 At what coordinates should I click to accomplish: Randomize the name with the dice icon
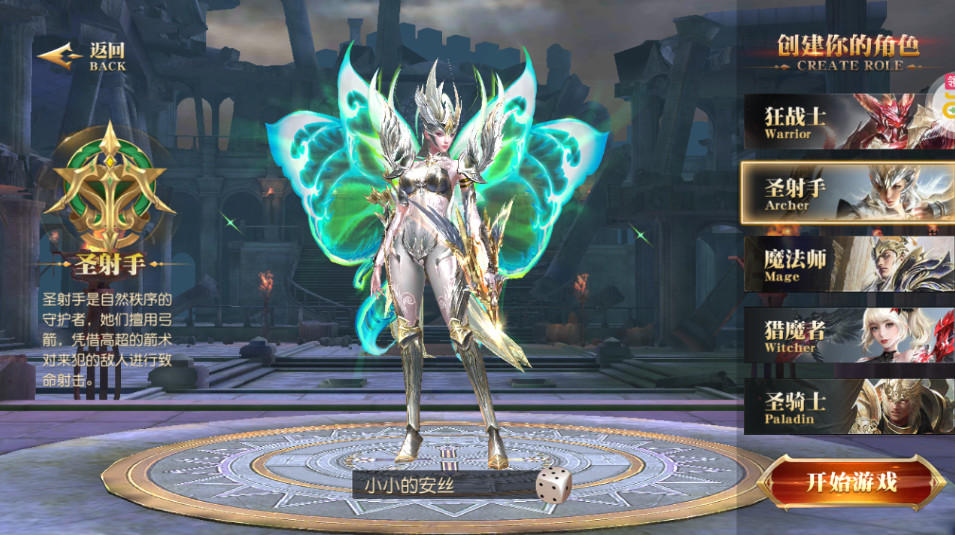(x=551, y=484)
